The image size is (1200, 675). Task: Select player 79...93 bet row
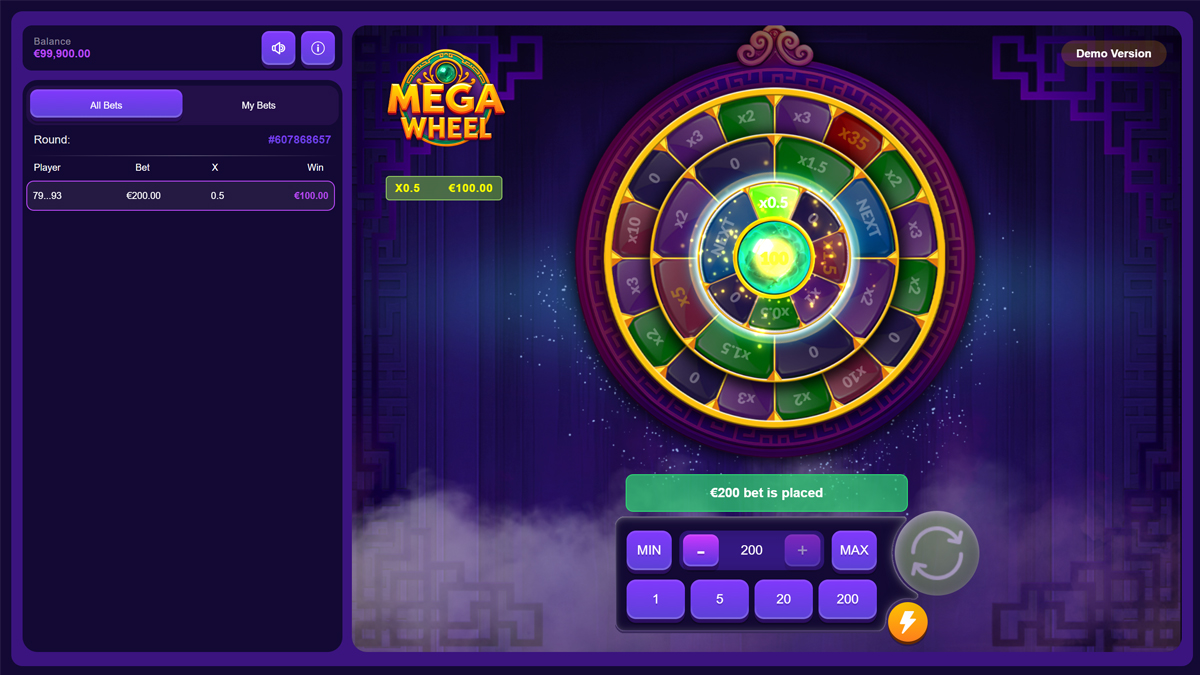[180, 196]
